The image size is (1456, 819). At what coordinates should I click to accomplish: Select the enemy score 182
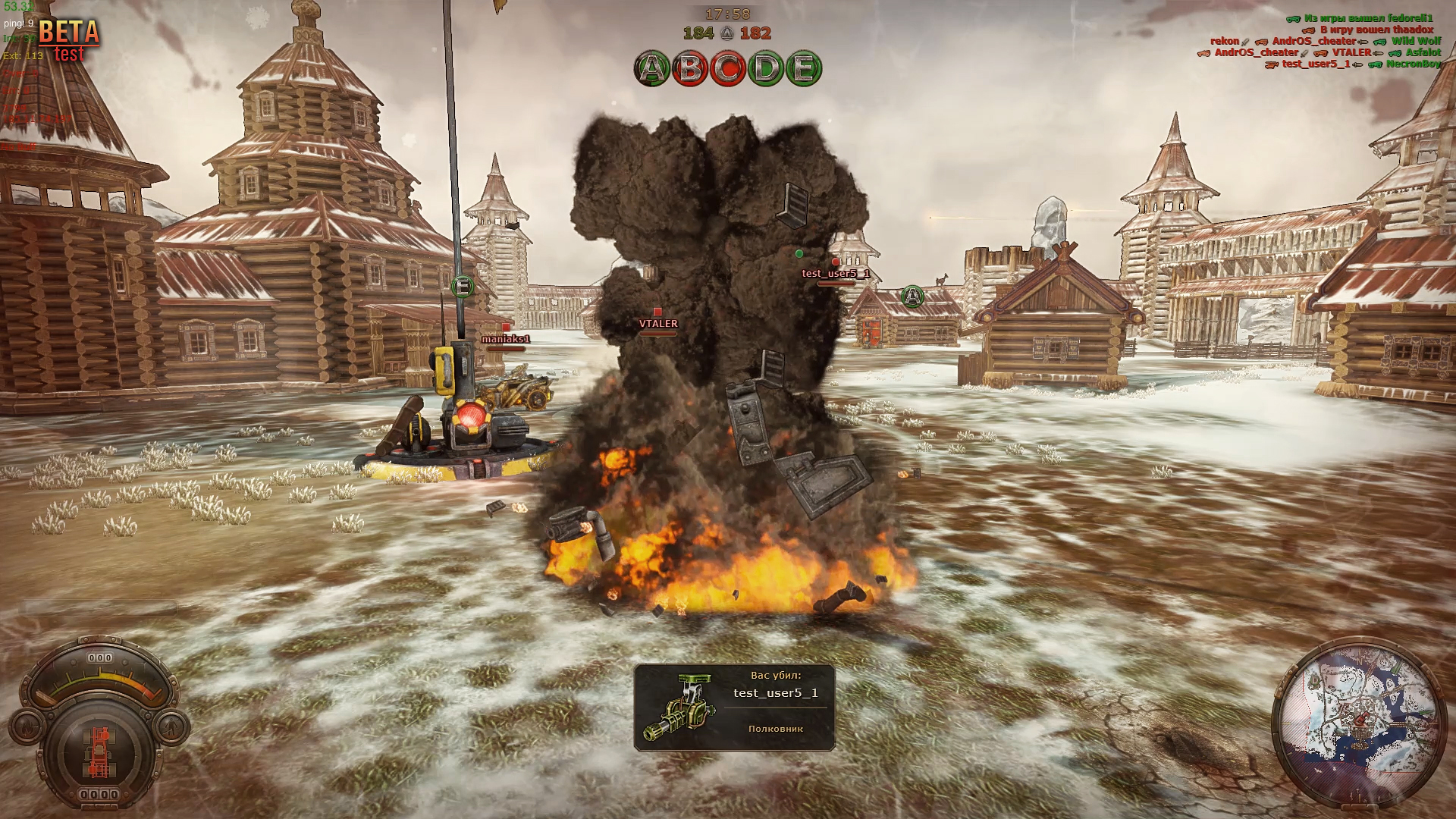[756, 33]
